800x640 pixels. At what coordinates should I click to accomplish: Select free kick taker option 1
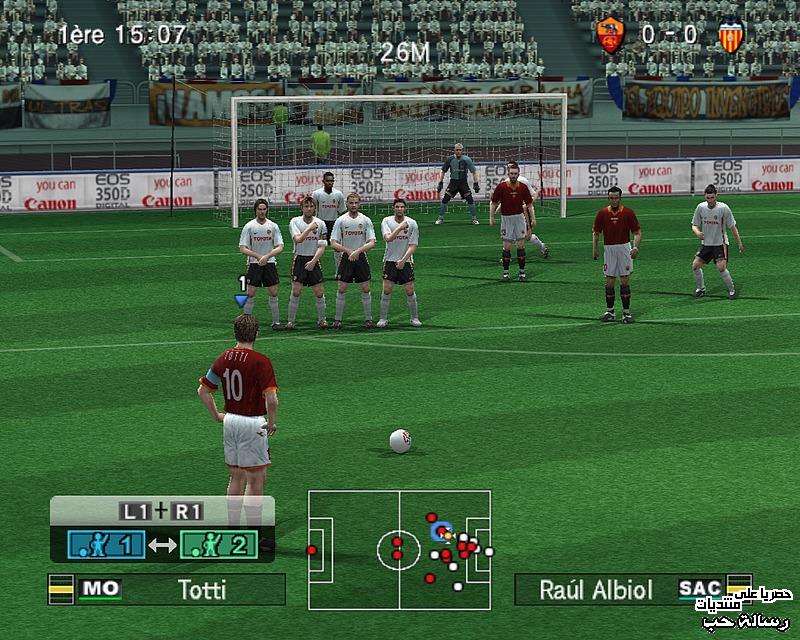tap(106, 545)
